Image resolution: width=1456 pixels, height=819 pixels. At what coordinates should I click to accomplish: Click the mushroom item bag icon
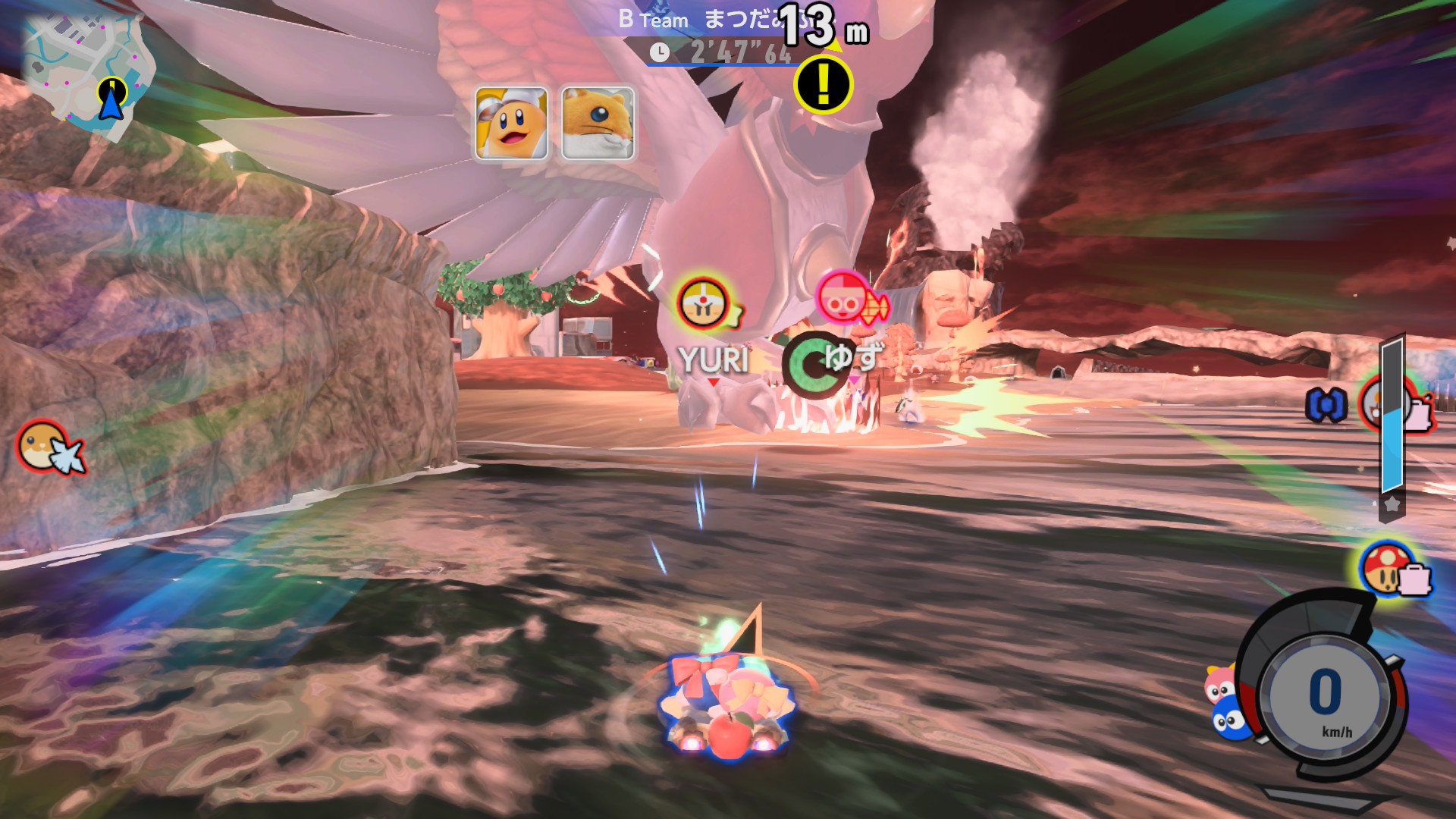click(x=1392, y=570)
